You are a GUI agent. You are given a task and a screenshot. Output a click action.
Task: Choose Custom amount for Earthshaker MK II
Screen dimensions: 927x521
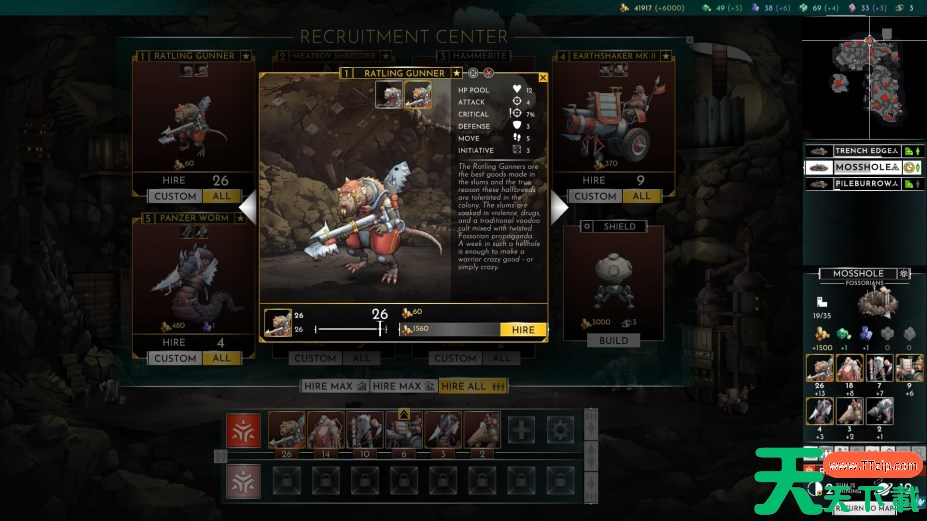coord(595,196)
